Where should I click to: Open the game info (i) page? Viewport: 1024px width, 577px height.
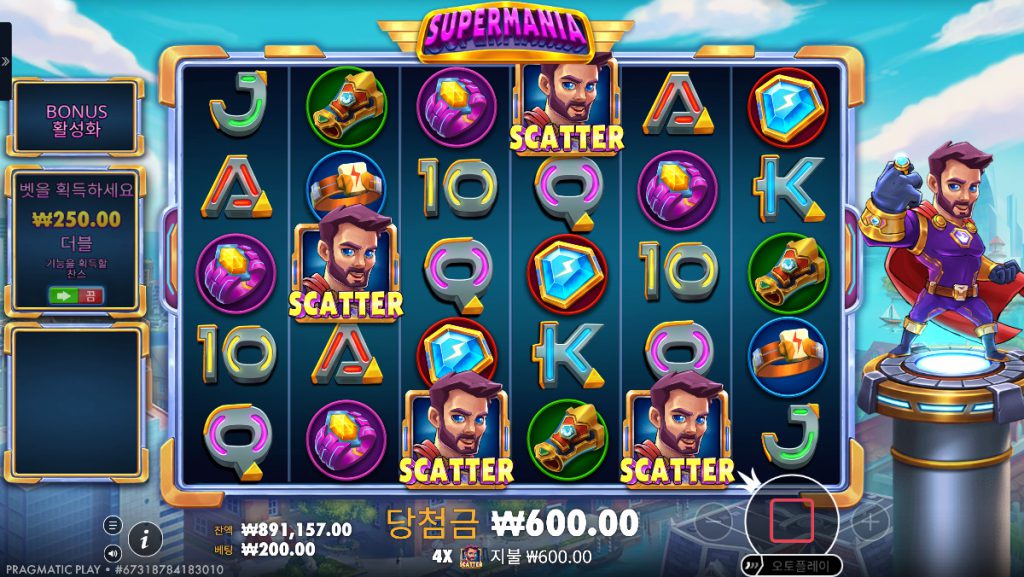(x=145, y=539)
